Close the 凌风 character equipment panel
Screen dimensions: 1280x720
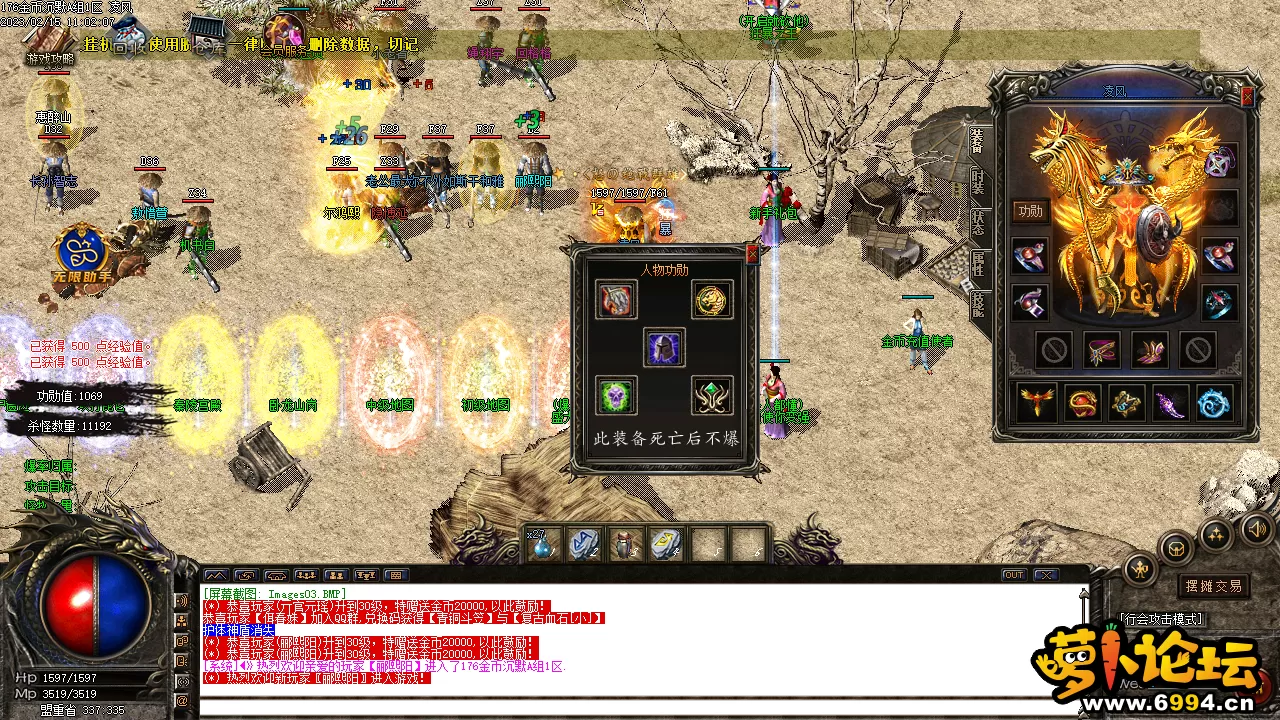[x=1247, y=97]
